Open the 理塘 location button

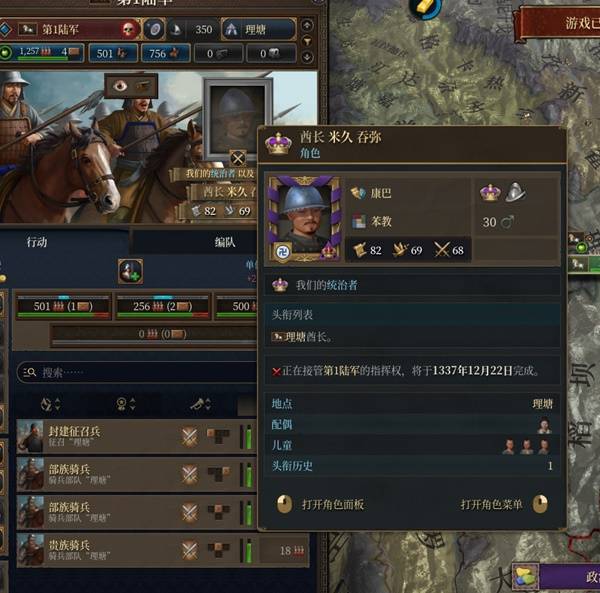[259, 29]
